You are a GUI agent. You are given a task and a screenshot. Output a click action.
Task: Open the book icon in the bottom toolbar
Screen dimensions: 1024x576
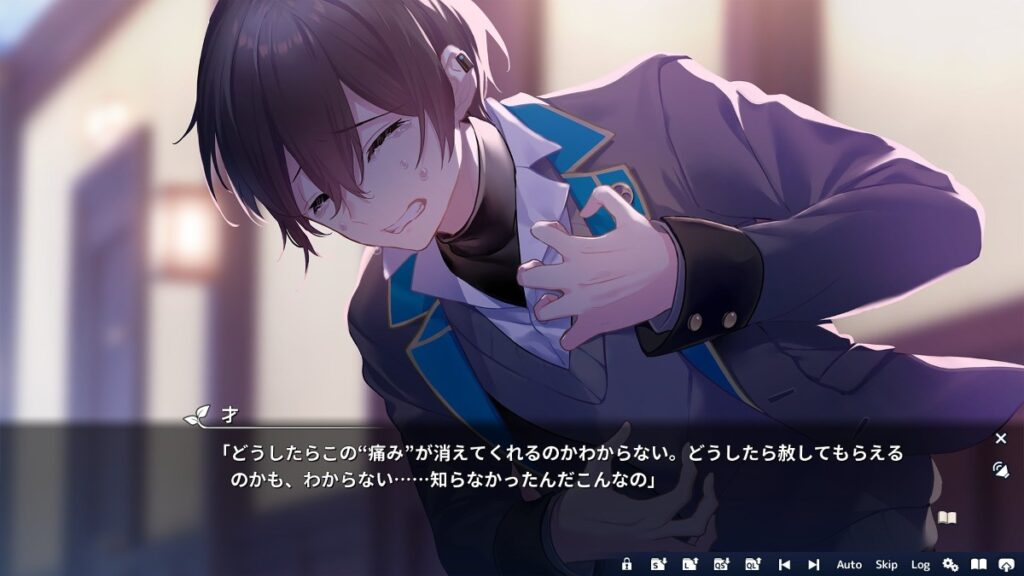979,565
